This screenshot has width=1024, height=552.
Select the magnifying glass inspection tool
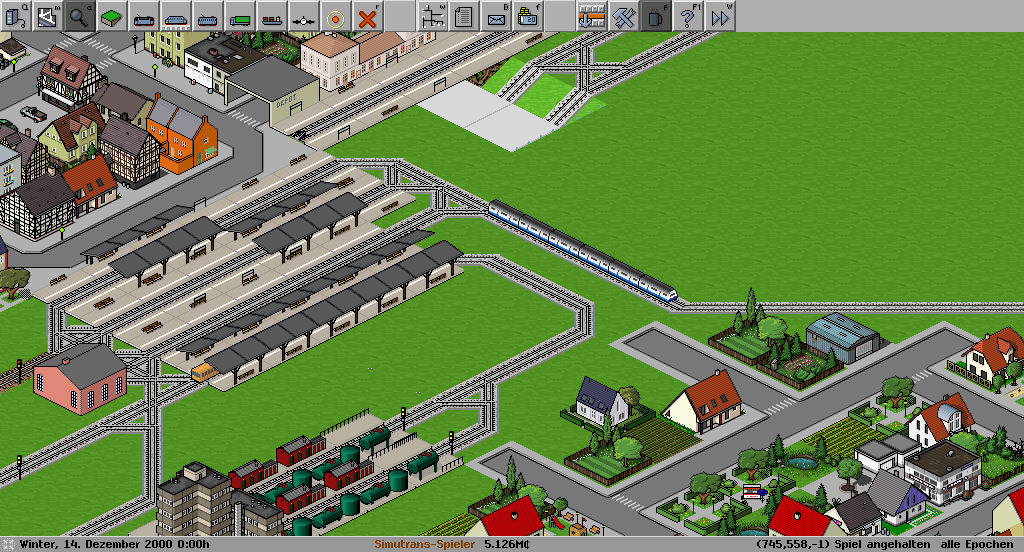click(x=79, y=15)
